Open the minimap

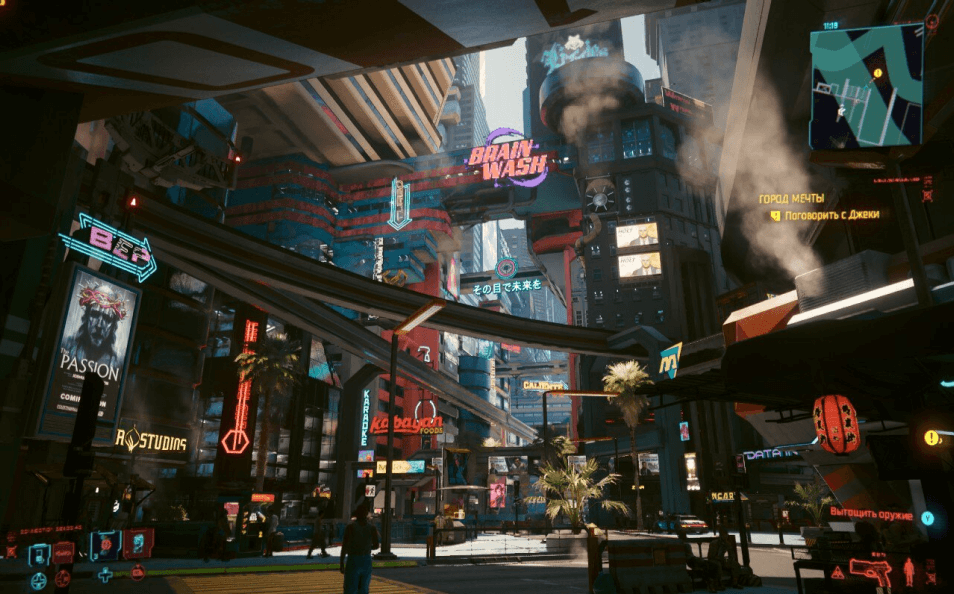click(866, 87)
